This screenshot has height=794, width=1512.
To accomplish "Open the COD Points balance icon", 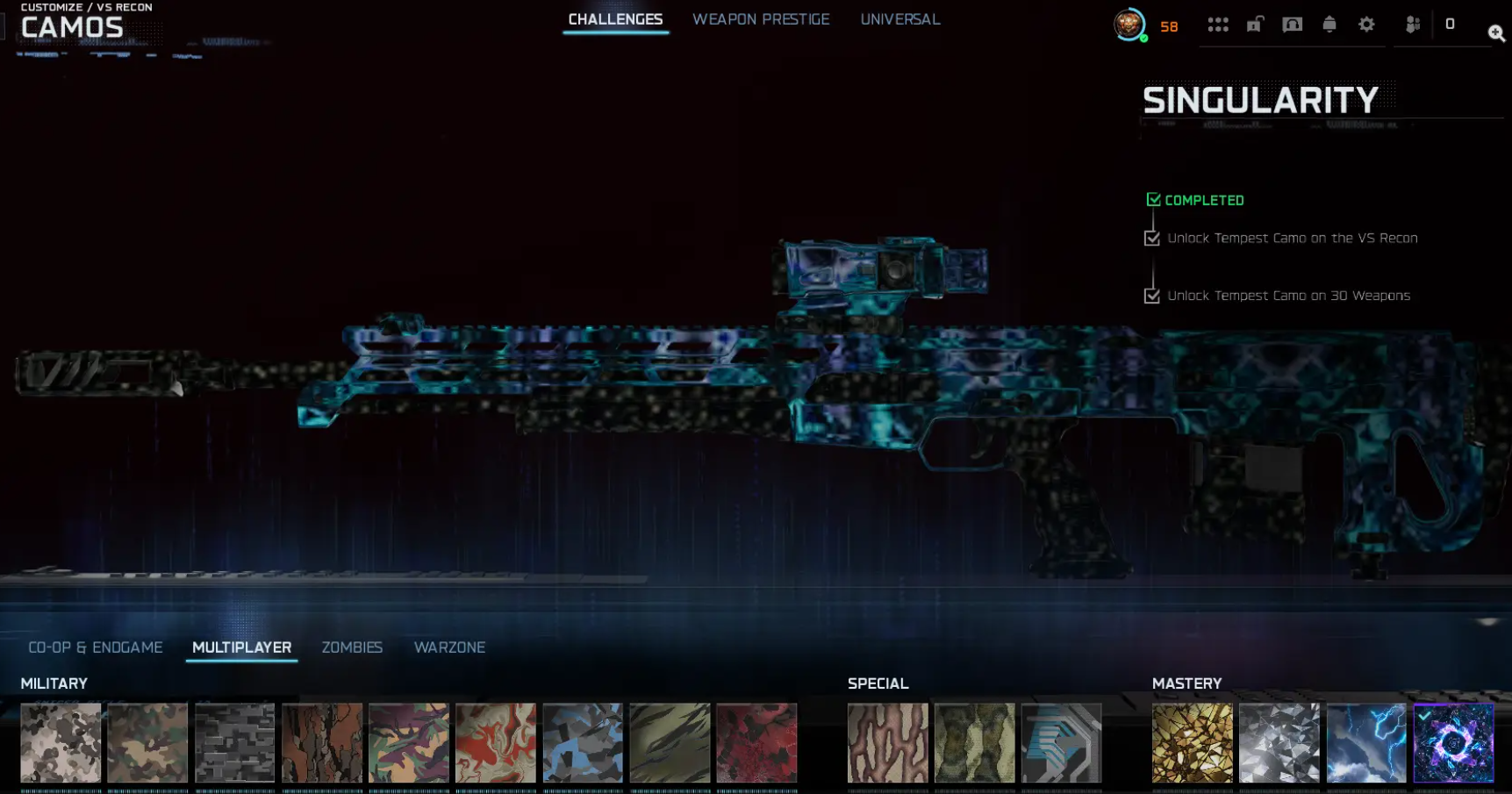I will click(1448, 25).
